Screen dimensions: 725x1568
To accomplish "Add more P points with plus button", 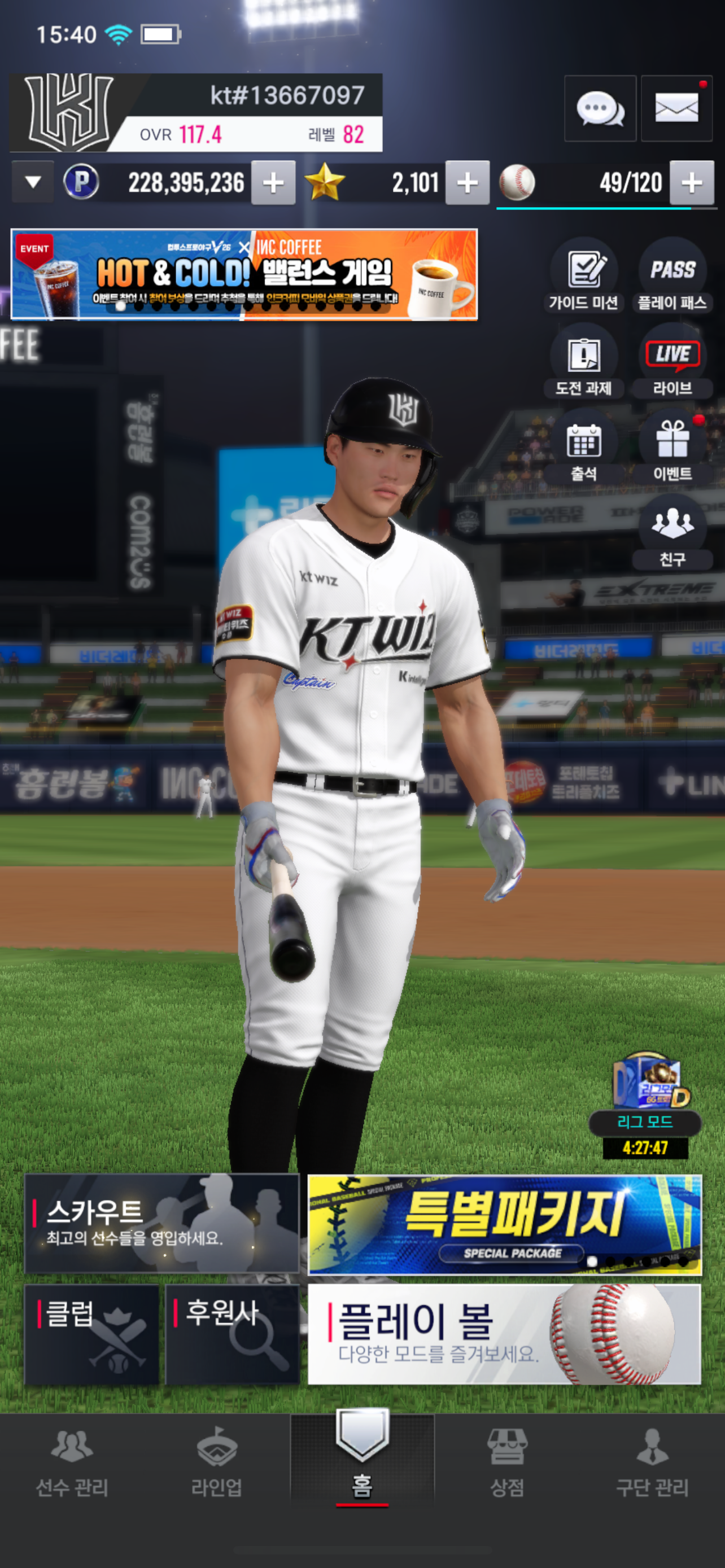I will [x=273, y=183].
